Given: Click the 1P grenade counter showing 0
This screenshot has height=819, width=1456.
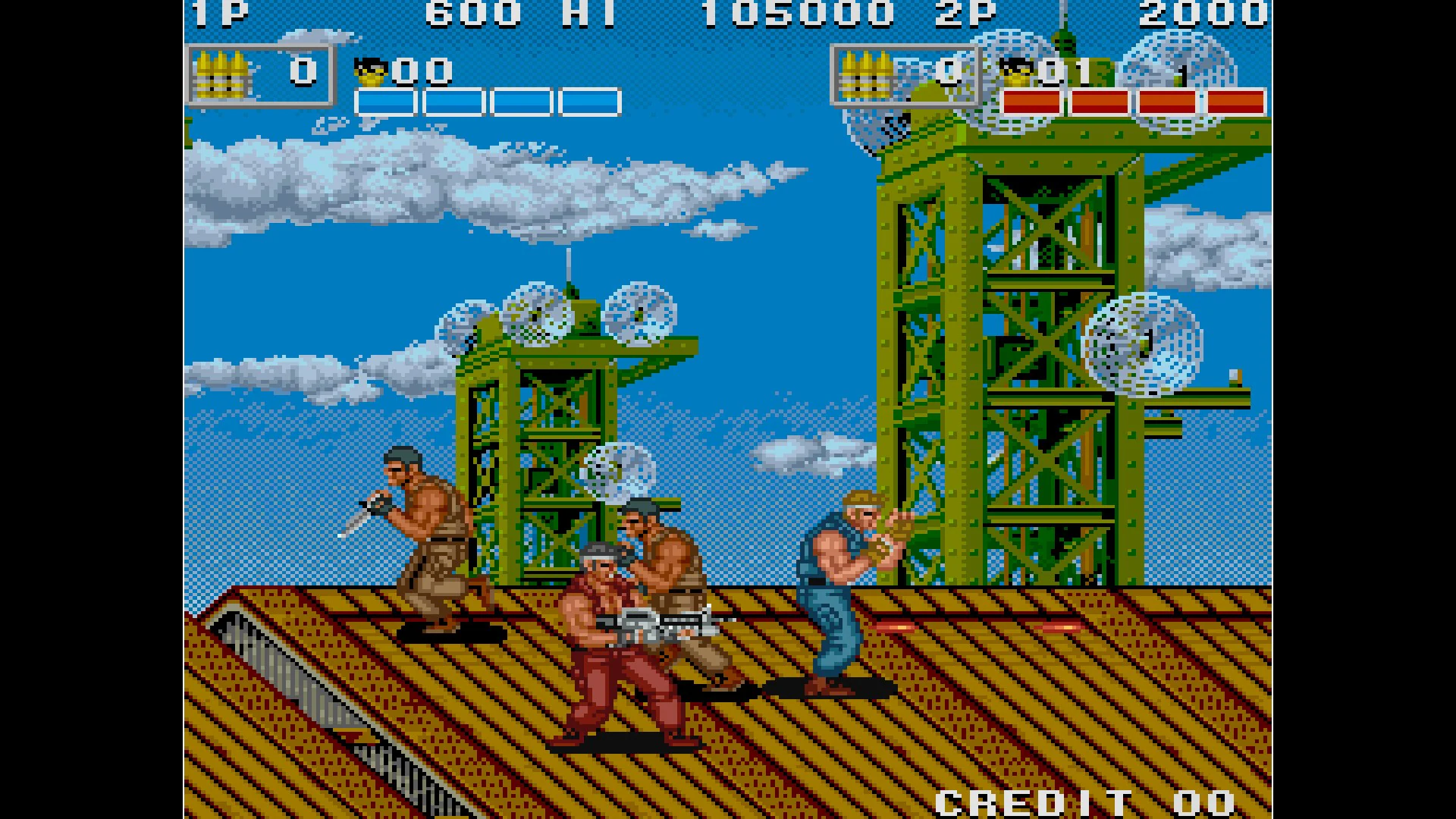Looking at the screenshot, I should pos(303,72).
